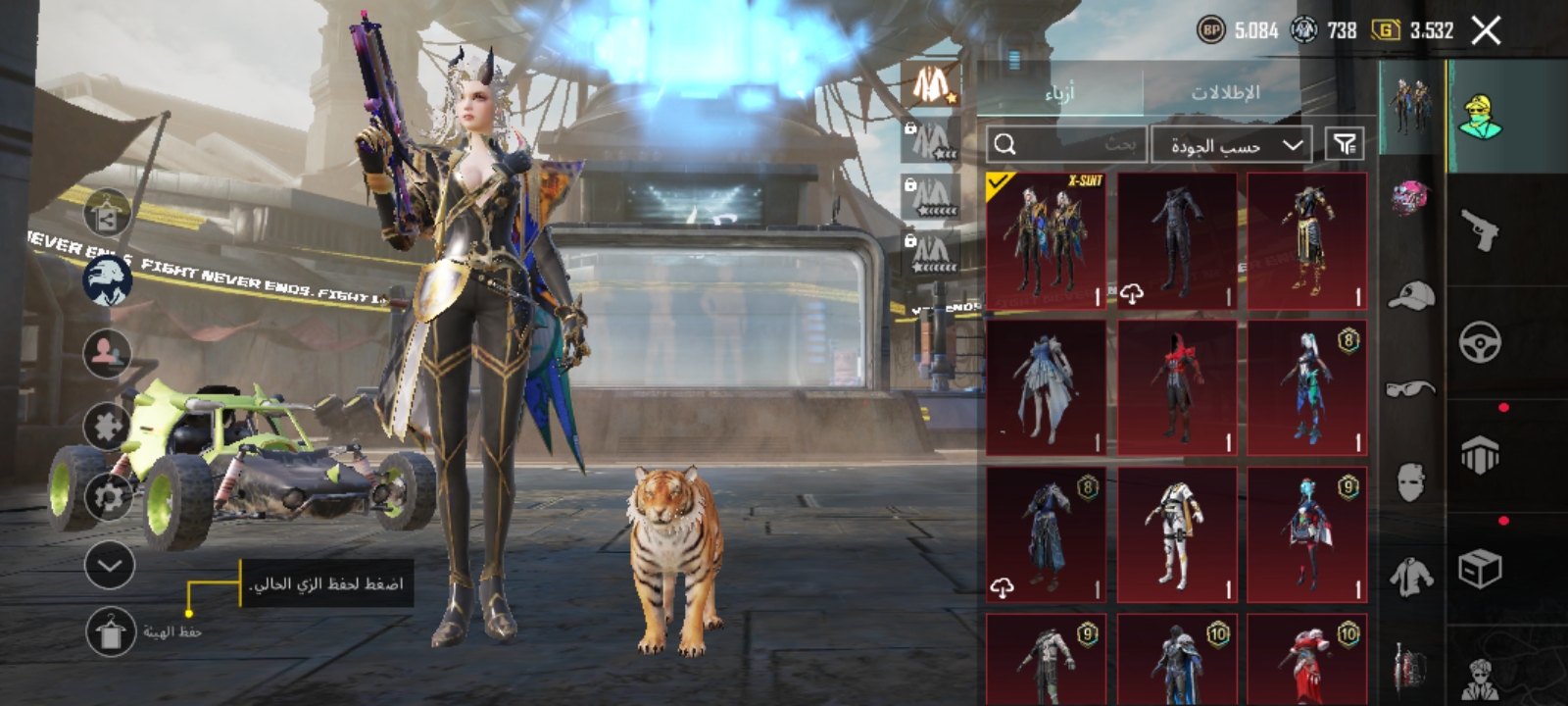Collapse the left side menu arrow
This screenshot has width=1568, height=706.
tap(110, 565)
